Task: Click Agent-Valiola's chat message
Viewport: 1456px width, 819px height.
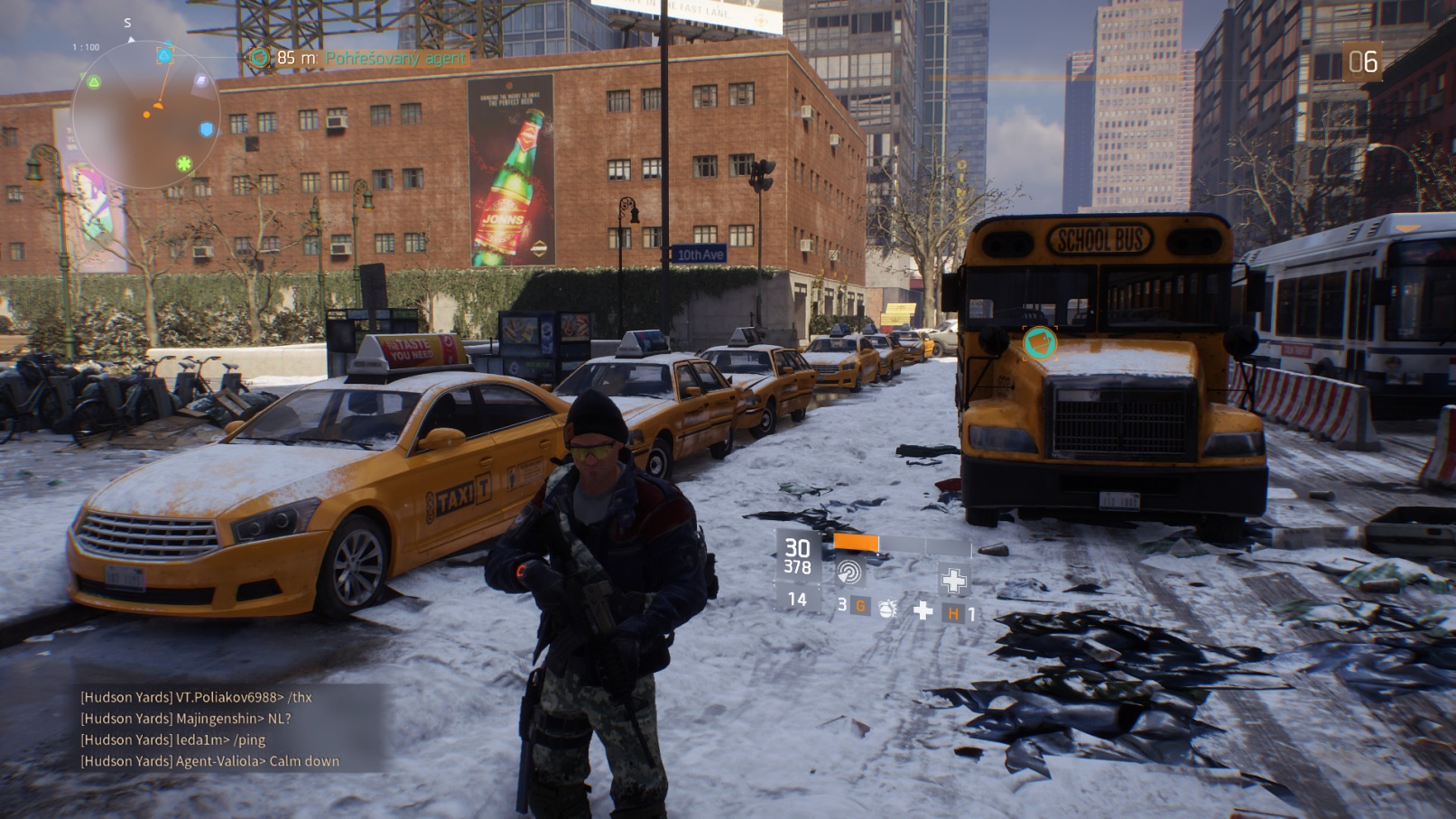Action: click(210, 761)
